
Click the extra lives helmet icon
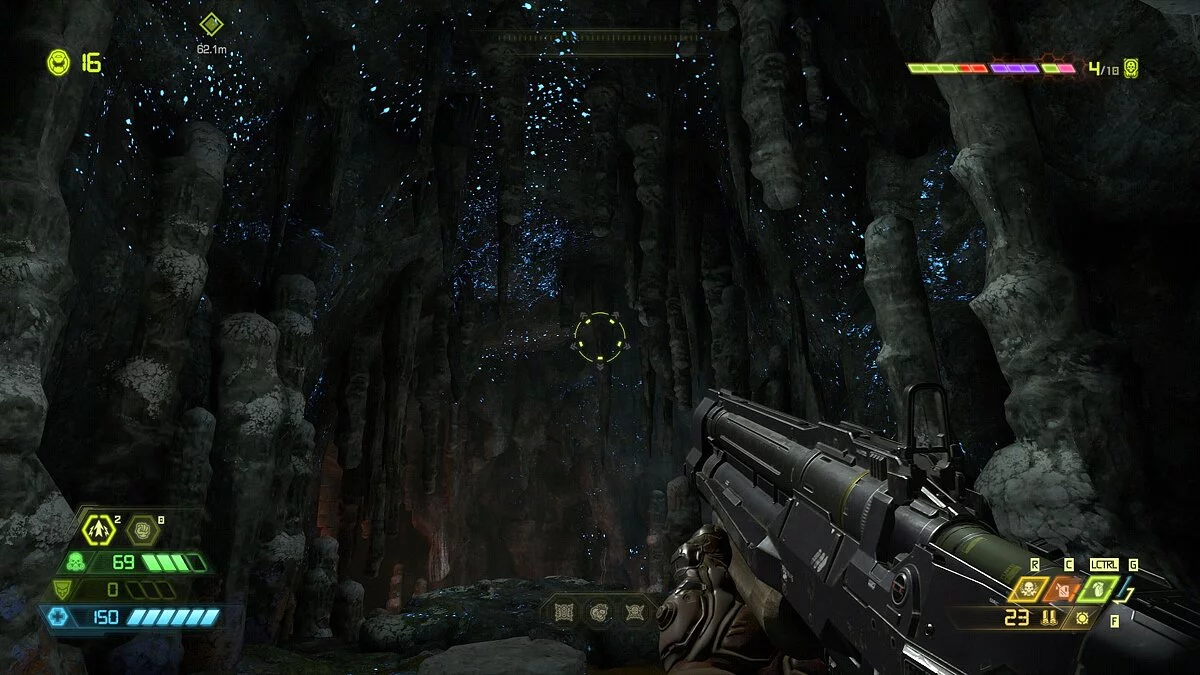point(58,62)
